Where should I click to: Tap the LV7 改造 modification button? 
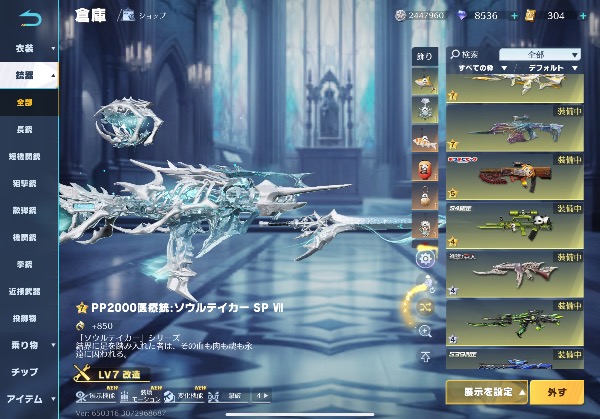tap(112, 374)
